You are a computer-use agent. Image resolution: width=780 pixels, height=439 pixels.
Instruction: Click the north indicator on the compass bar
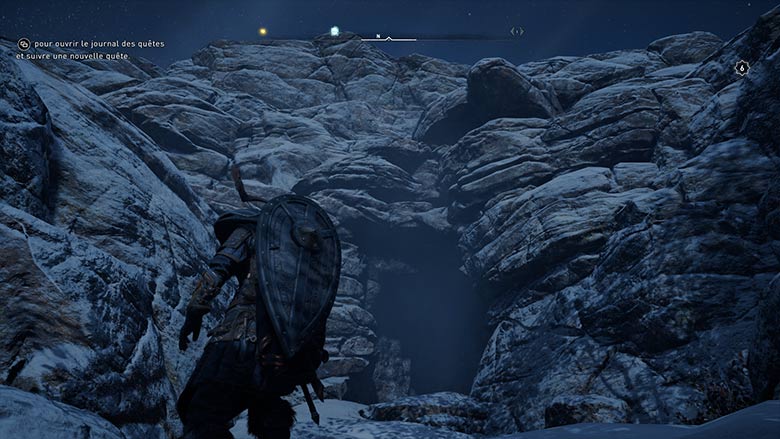(x=378, y=36)
